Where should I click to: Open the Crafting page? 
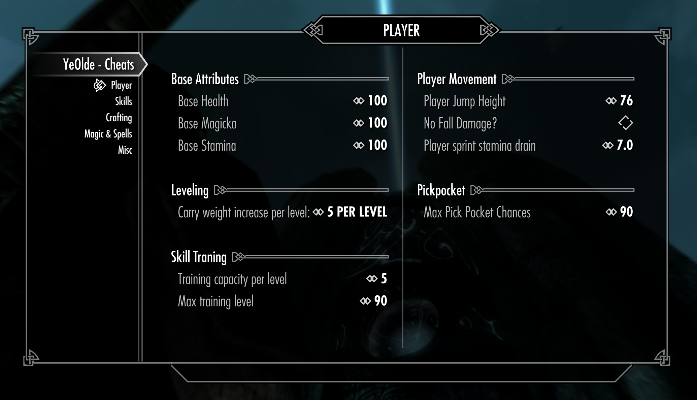[119, 118]
